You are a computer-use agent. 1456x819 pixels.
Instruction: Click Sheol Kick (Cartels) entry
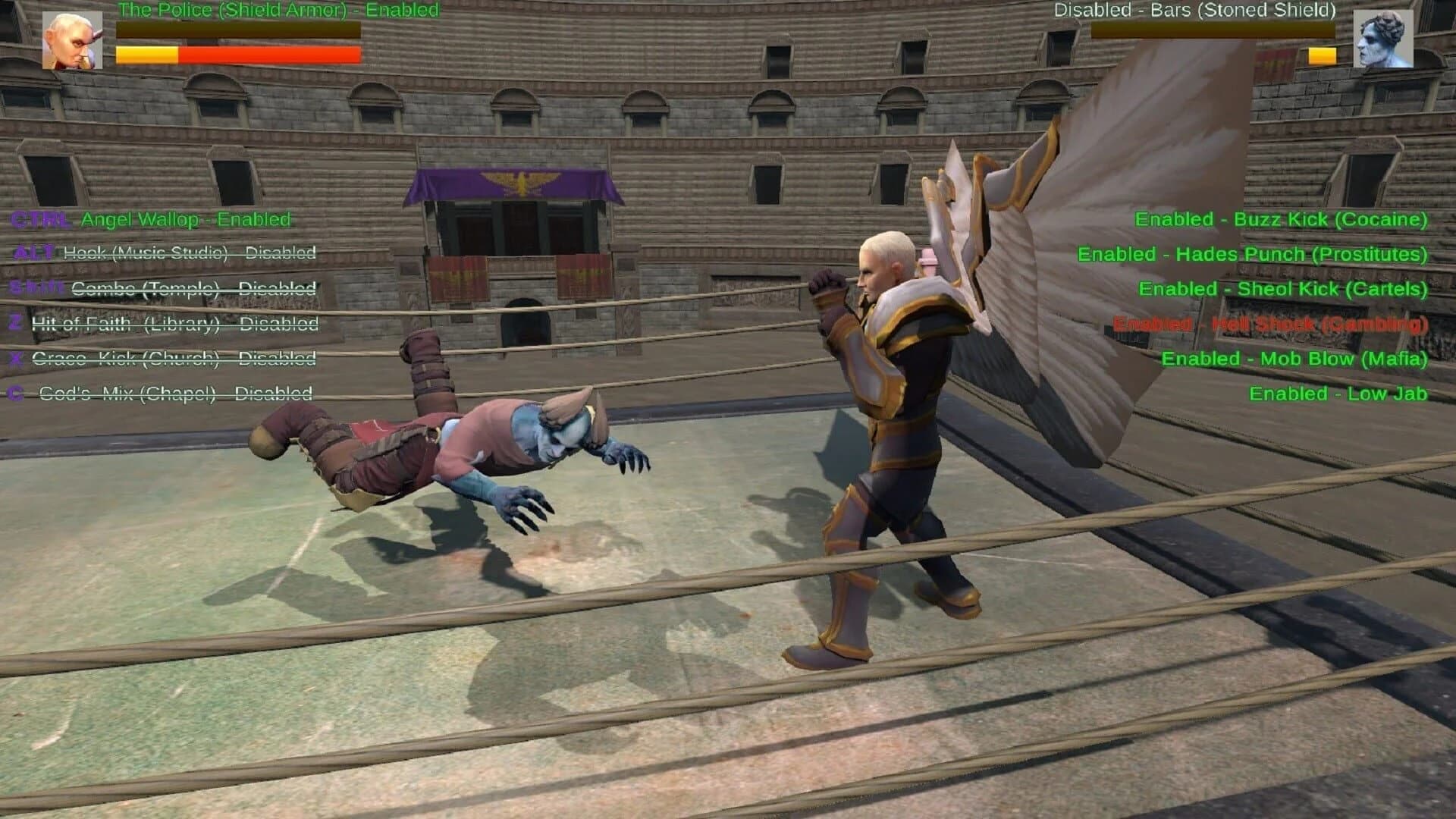1283,289
